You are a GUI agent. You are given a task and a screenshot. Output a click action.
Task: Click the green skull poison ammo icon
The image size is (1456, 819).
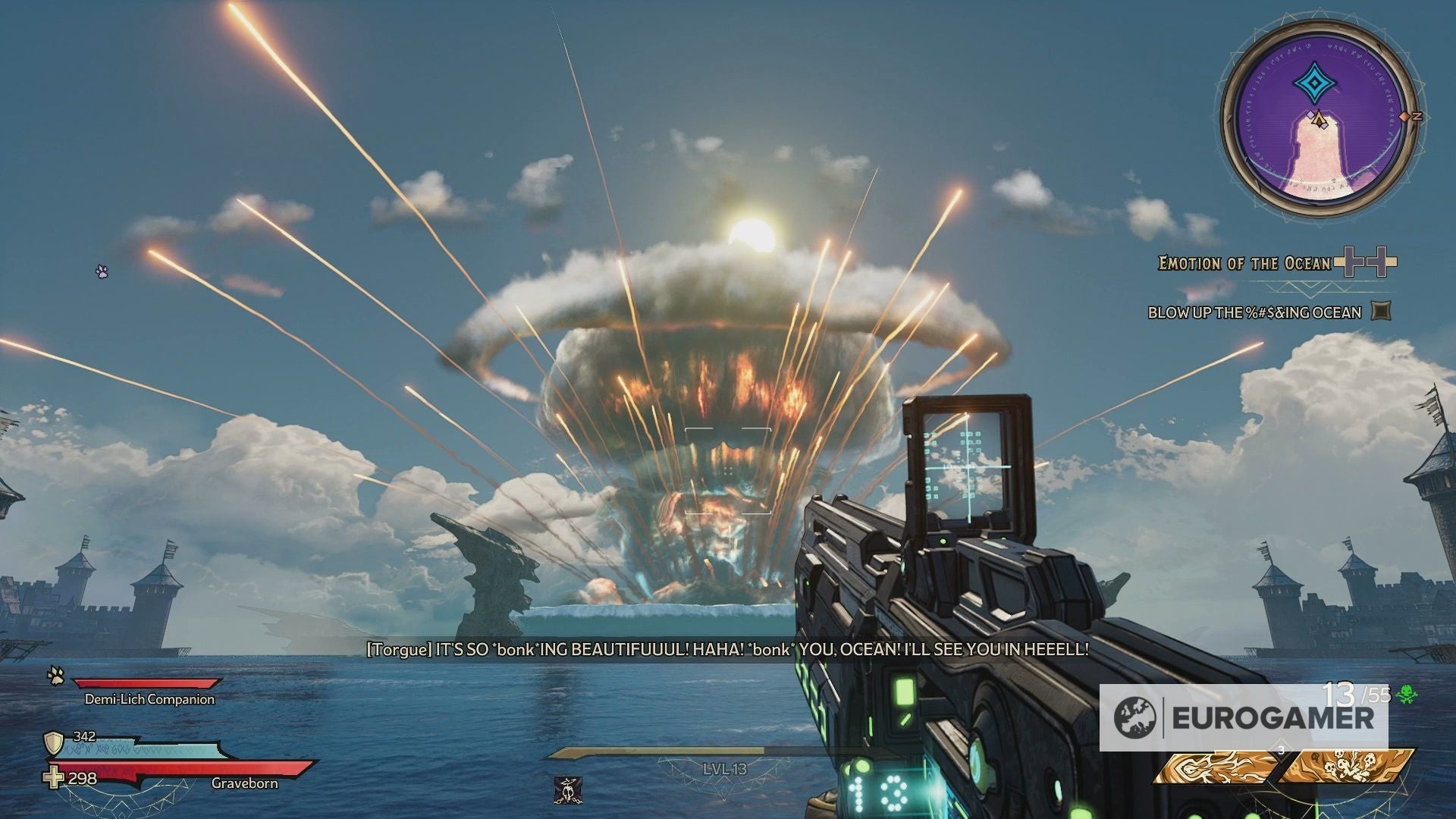[x=1407, y=693]
